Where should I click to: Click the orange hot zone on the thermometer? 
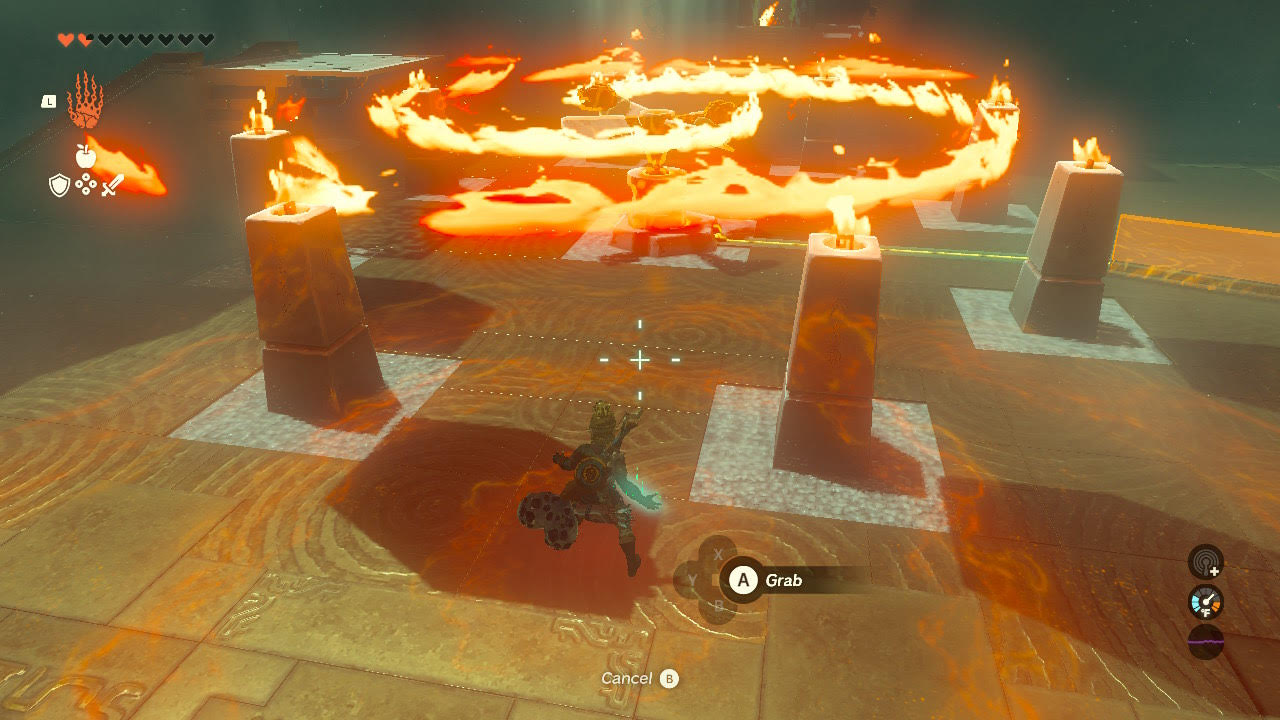coord(1216,604)
